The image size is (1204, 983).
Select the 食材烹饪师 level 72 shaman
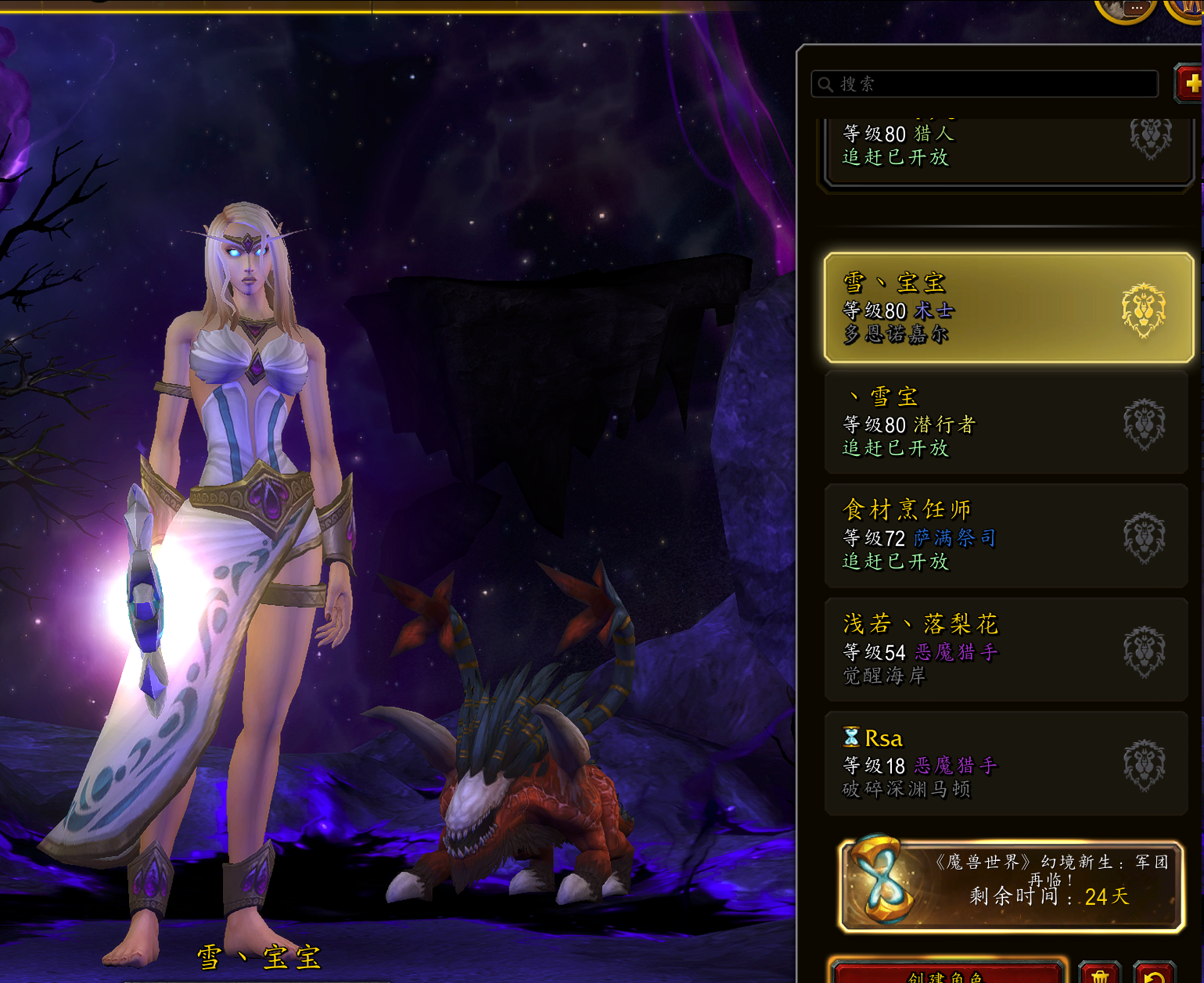pyautogui.click(x=1006, y=536)
